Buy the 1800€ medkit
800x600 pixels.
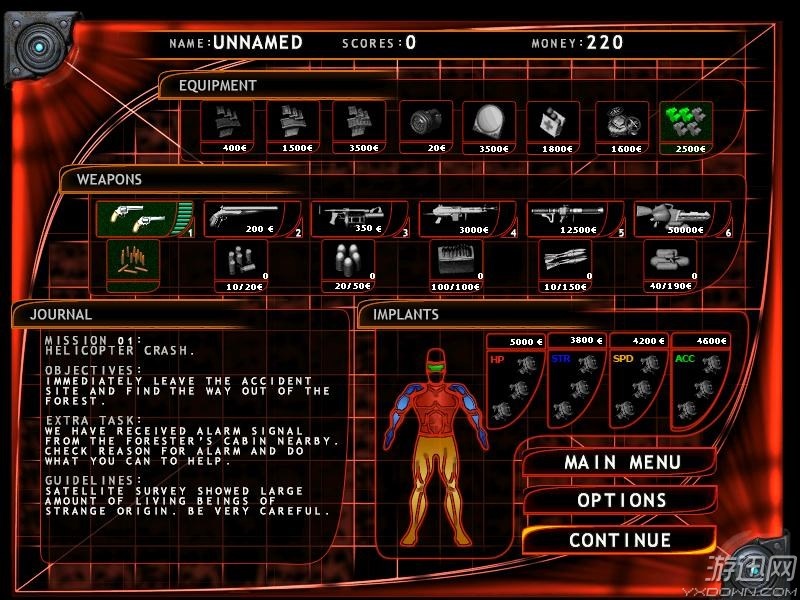pos(552,124)
